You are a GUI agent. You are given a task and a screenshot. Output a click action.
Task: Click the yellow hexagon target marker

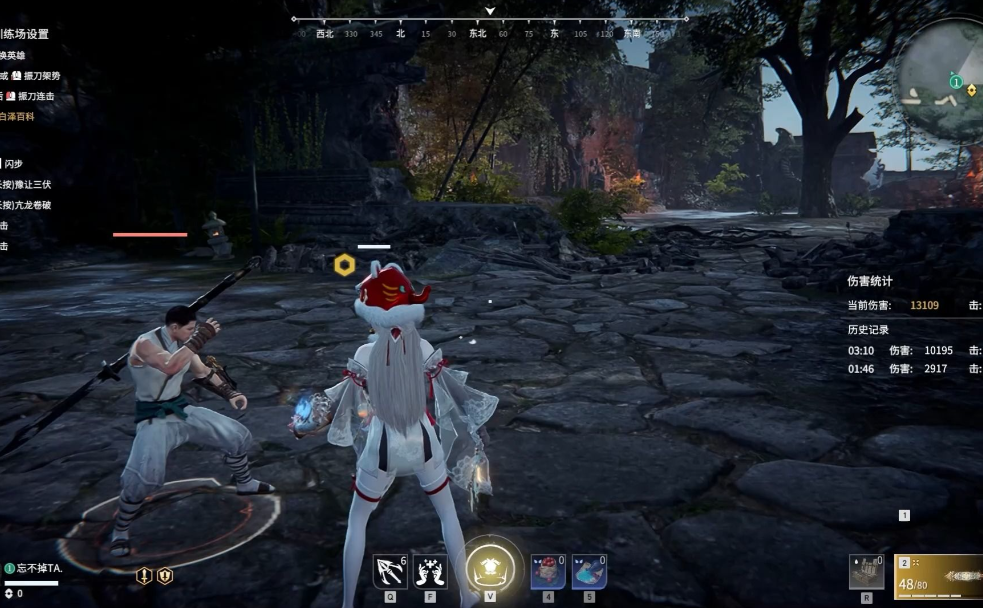(344, 265)
